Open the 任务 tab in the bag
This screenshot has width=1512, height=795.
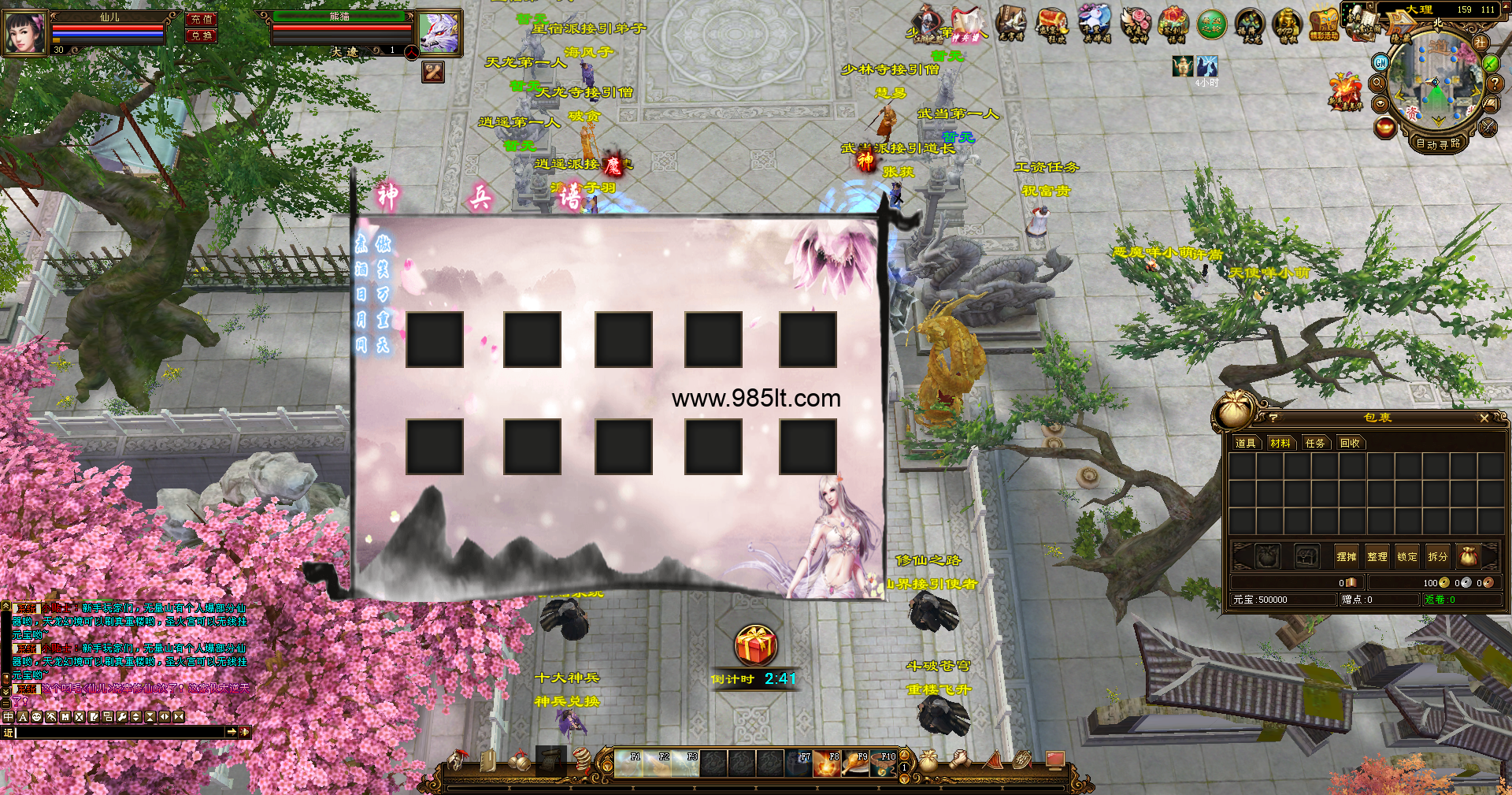(1315, 444)
